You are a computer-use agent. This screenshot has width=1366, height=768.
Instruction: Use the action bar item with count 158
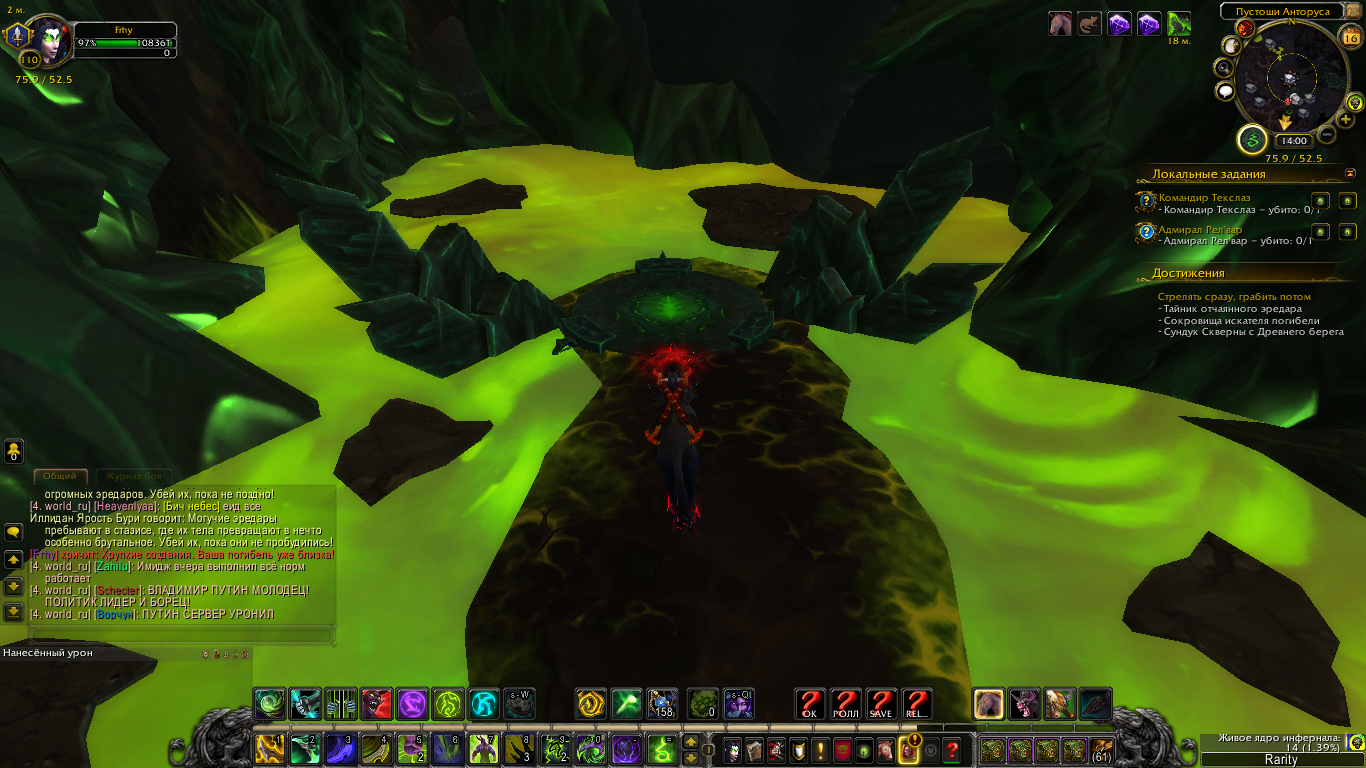click(x=662, y=704)
